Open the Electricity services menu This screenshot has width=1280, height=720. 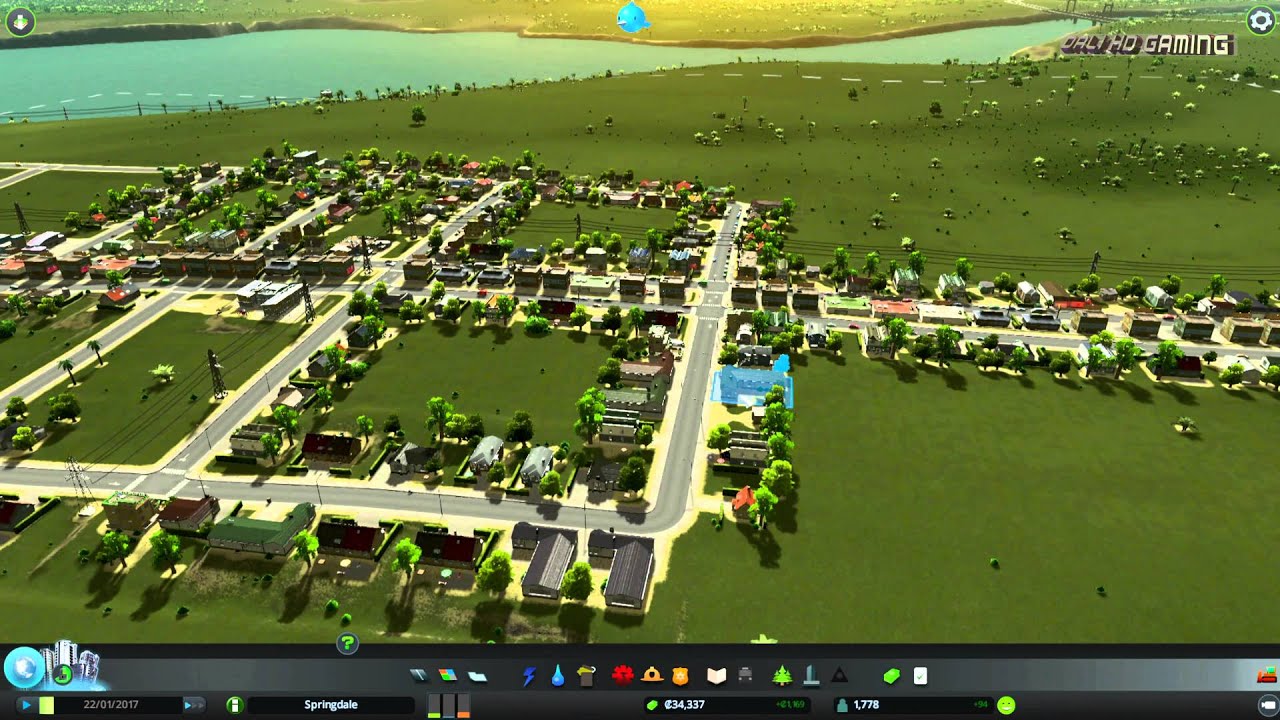[529, 675]
